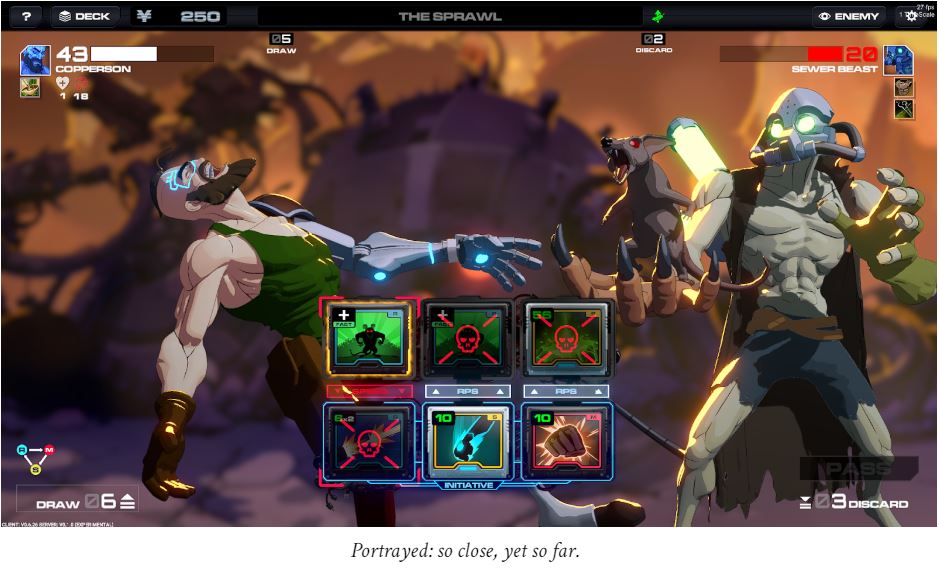Open the draw pile showing 06

[x=85, y=501]
